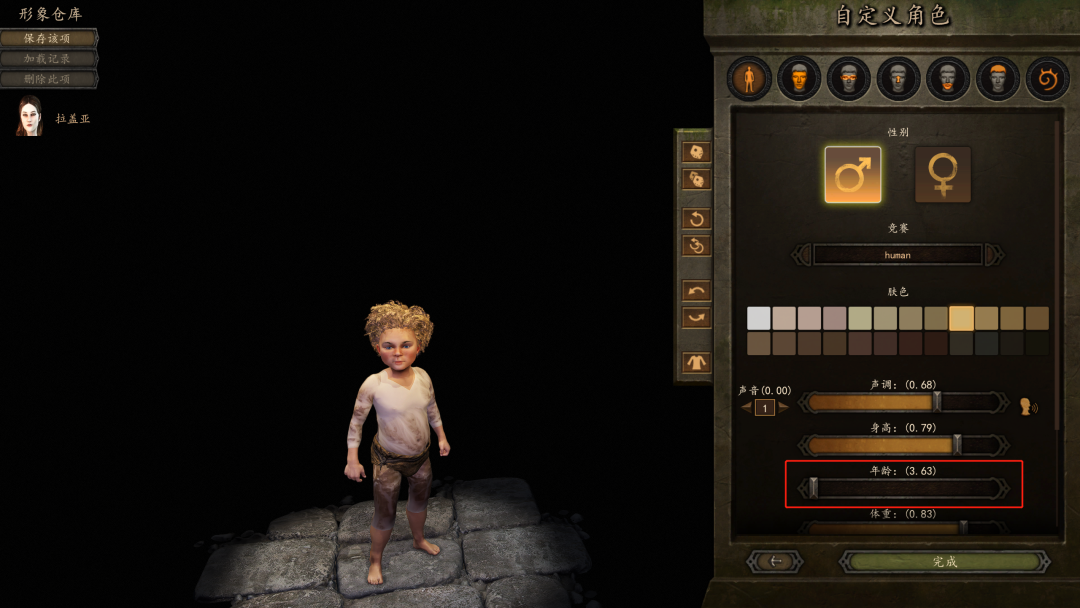This screenshot has width=1080, height=608.
Task: Click the top dice randomize button
Action: 696,152
